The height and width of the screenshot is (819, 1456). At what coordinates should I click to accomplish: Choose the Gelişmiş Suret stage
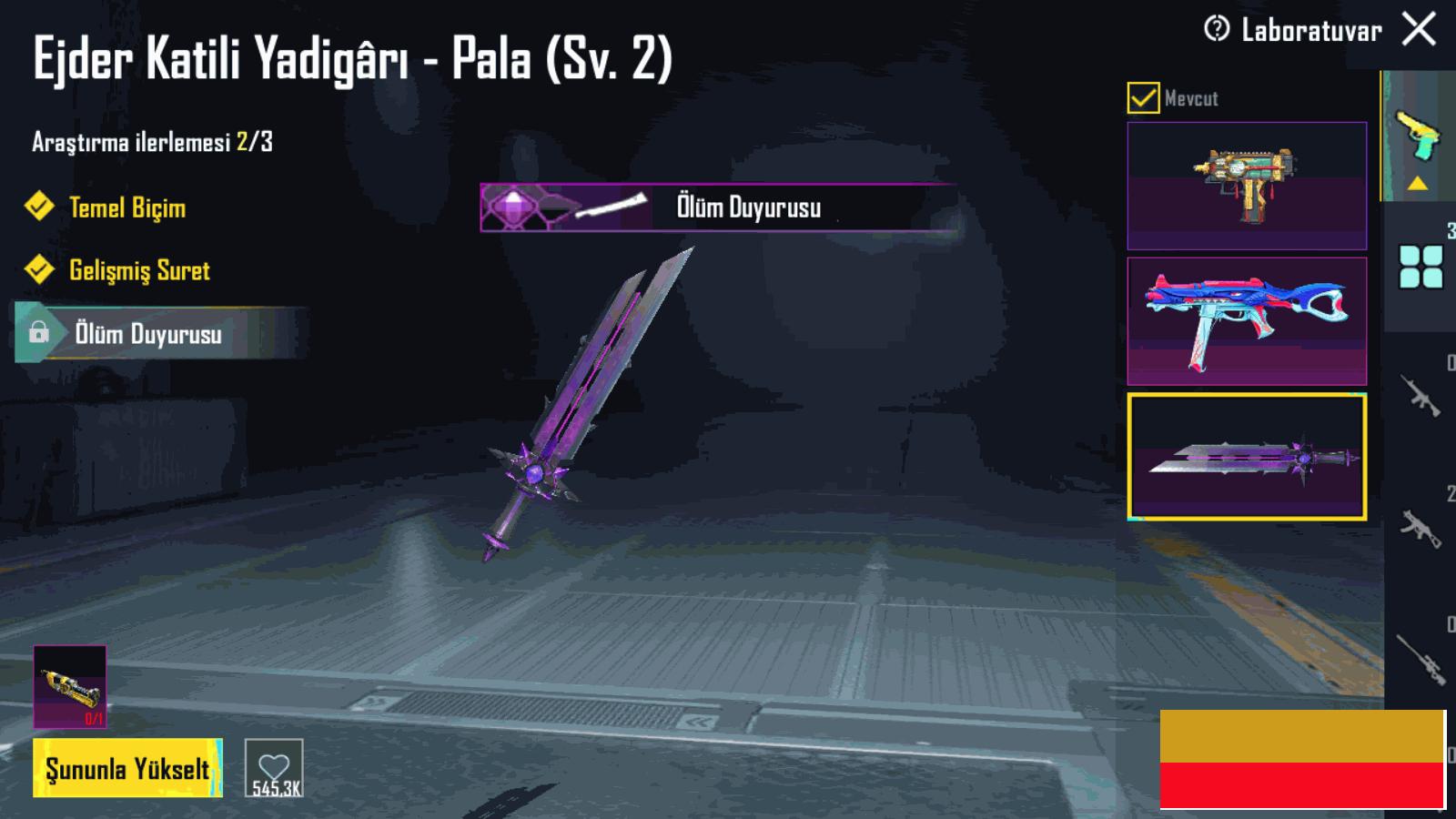point(139,270)
